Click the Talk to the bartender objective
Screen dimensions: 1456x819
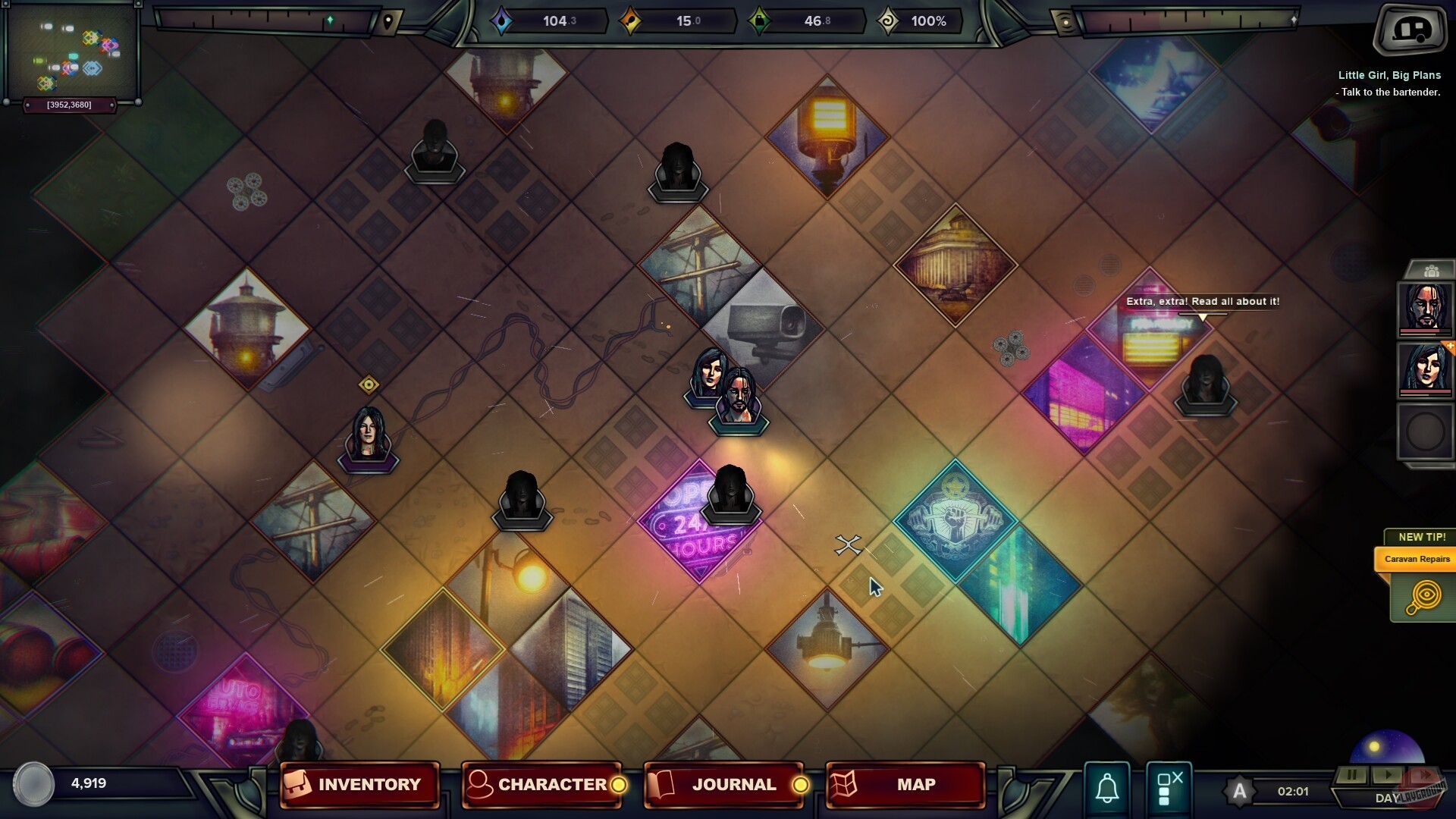pos(1388,91)
